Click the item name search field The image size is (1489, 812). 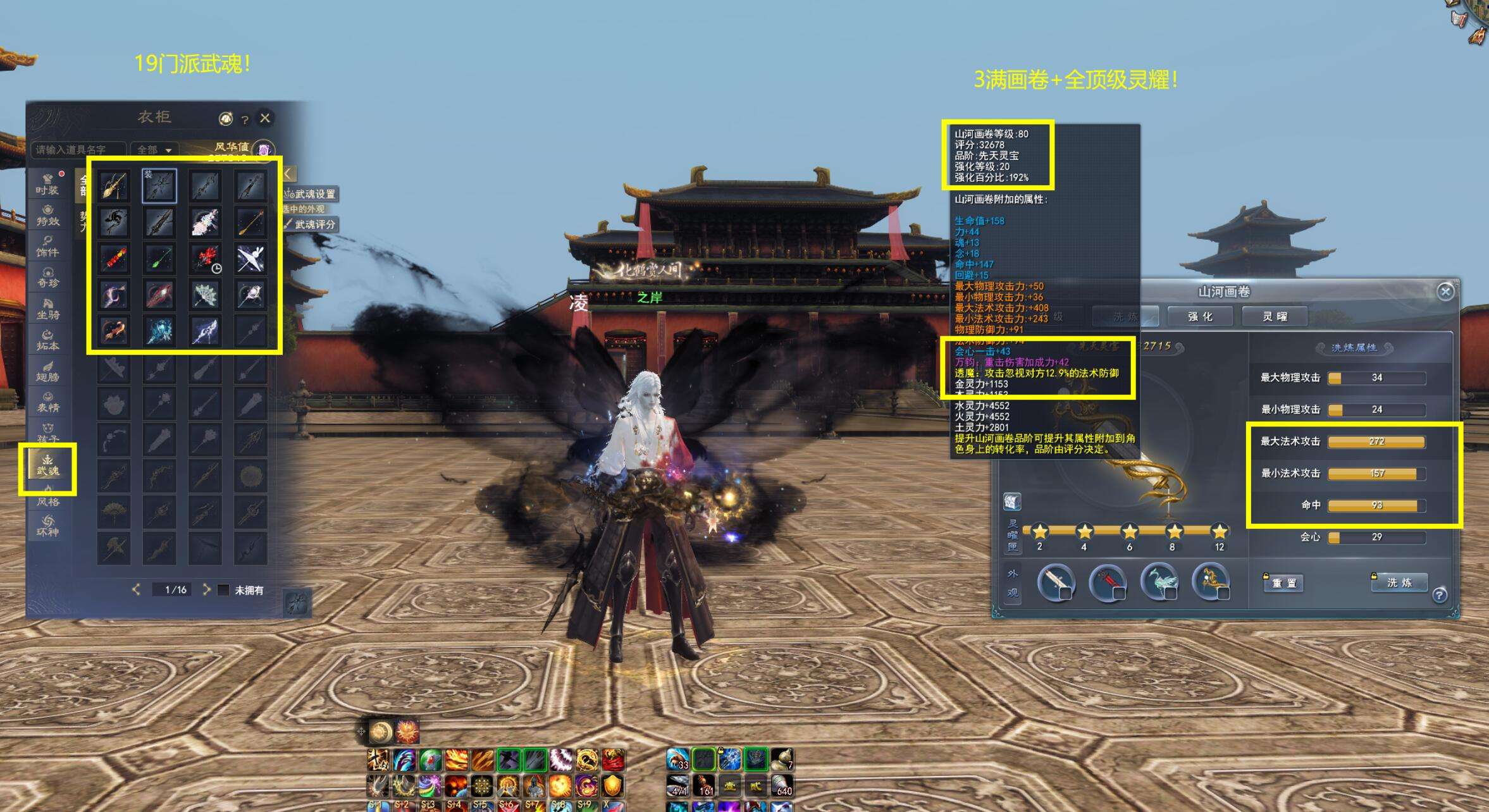(x=77, y=150)
